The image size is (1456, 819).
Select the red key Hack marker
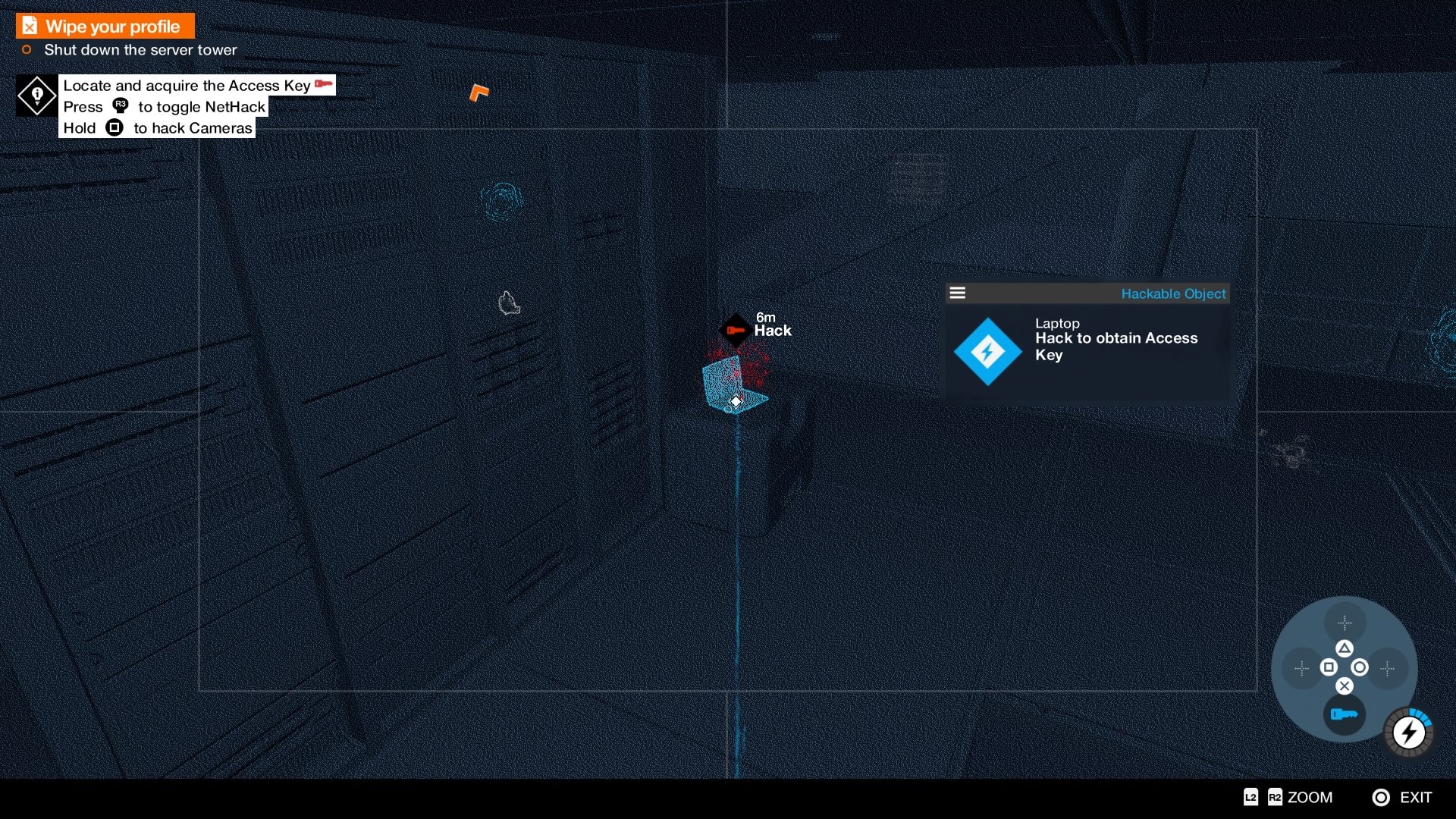point(735,331)
